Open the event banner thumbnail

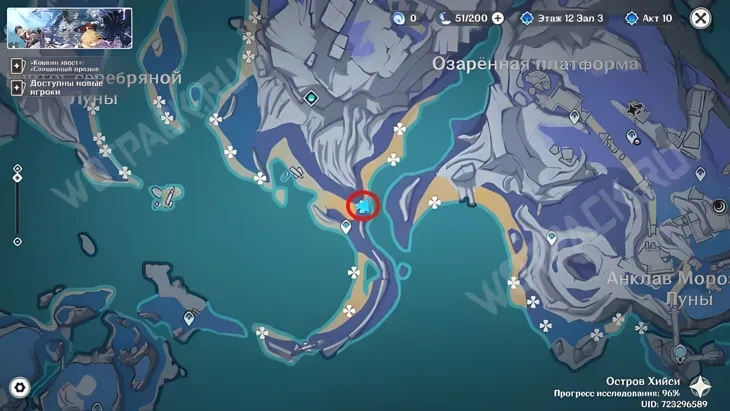70,28
